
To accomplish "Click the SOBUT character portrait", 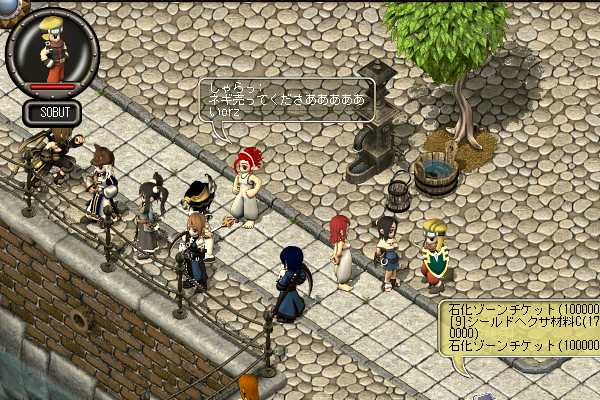I will coord(52,48).
